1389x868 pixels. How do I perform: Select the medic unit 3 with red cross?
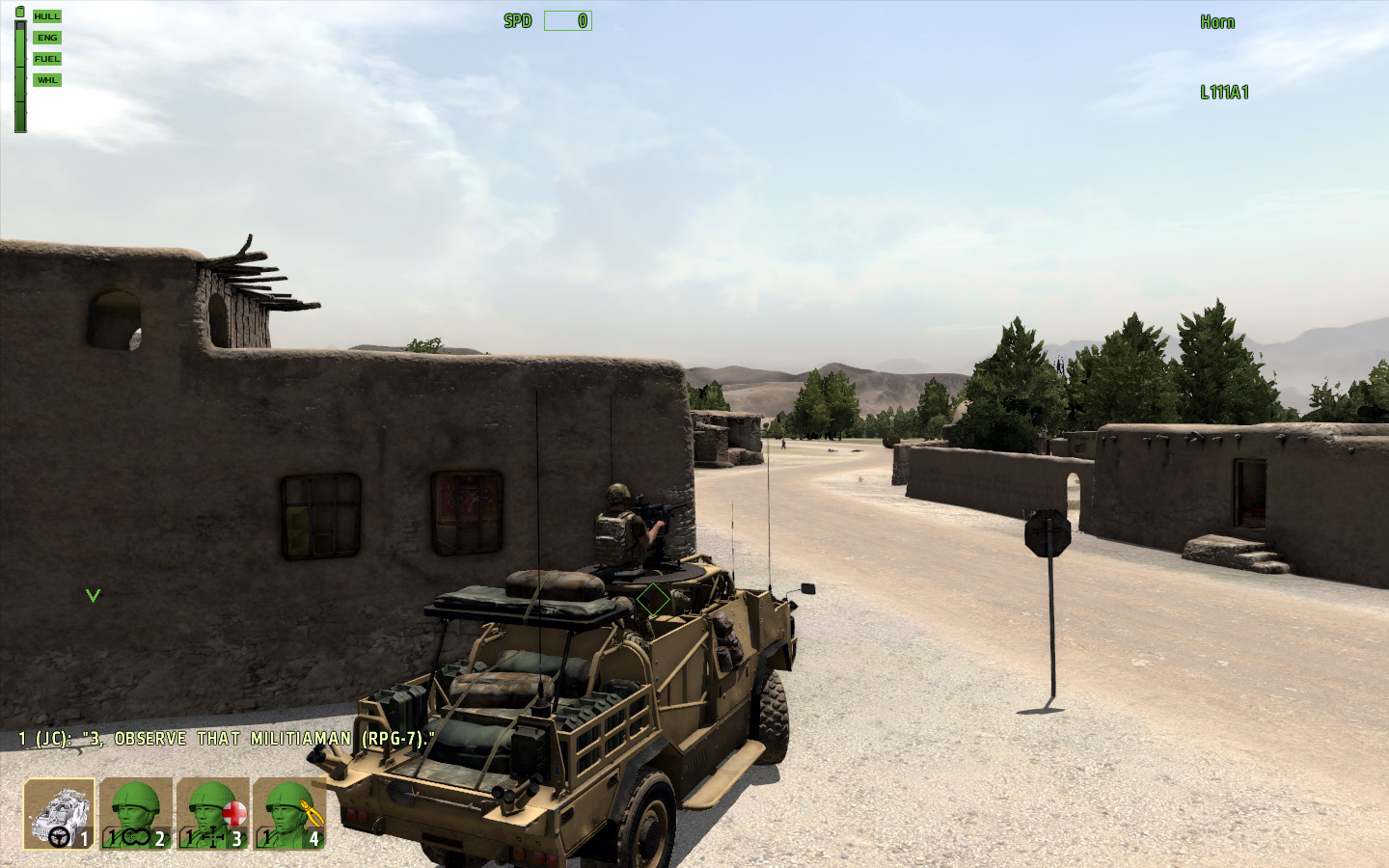click(x=214, y=815)
